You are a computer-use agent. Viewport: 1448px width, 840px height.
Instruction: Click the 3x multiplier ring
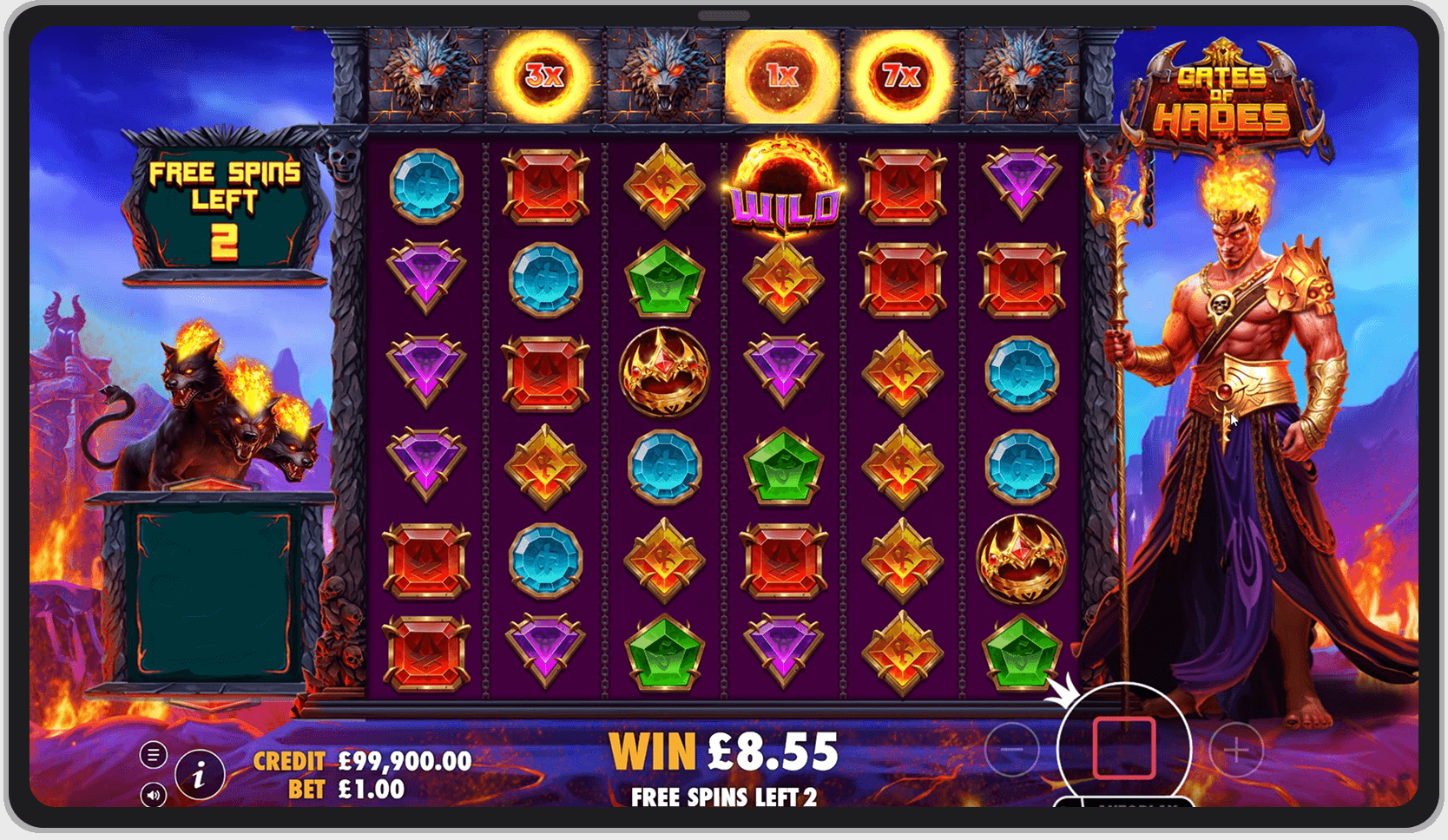click(543, 76)
